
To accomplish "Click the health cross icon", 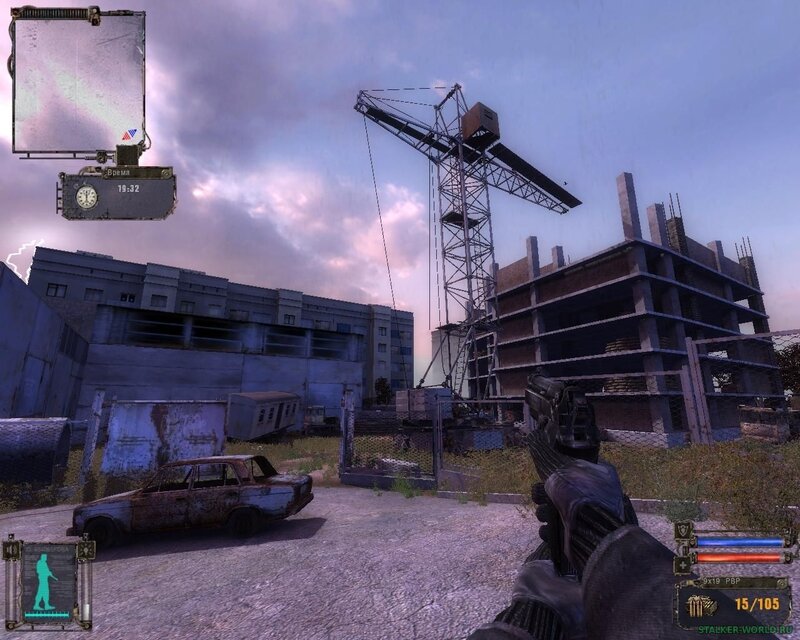I will point(684,564).
